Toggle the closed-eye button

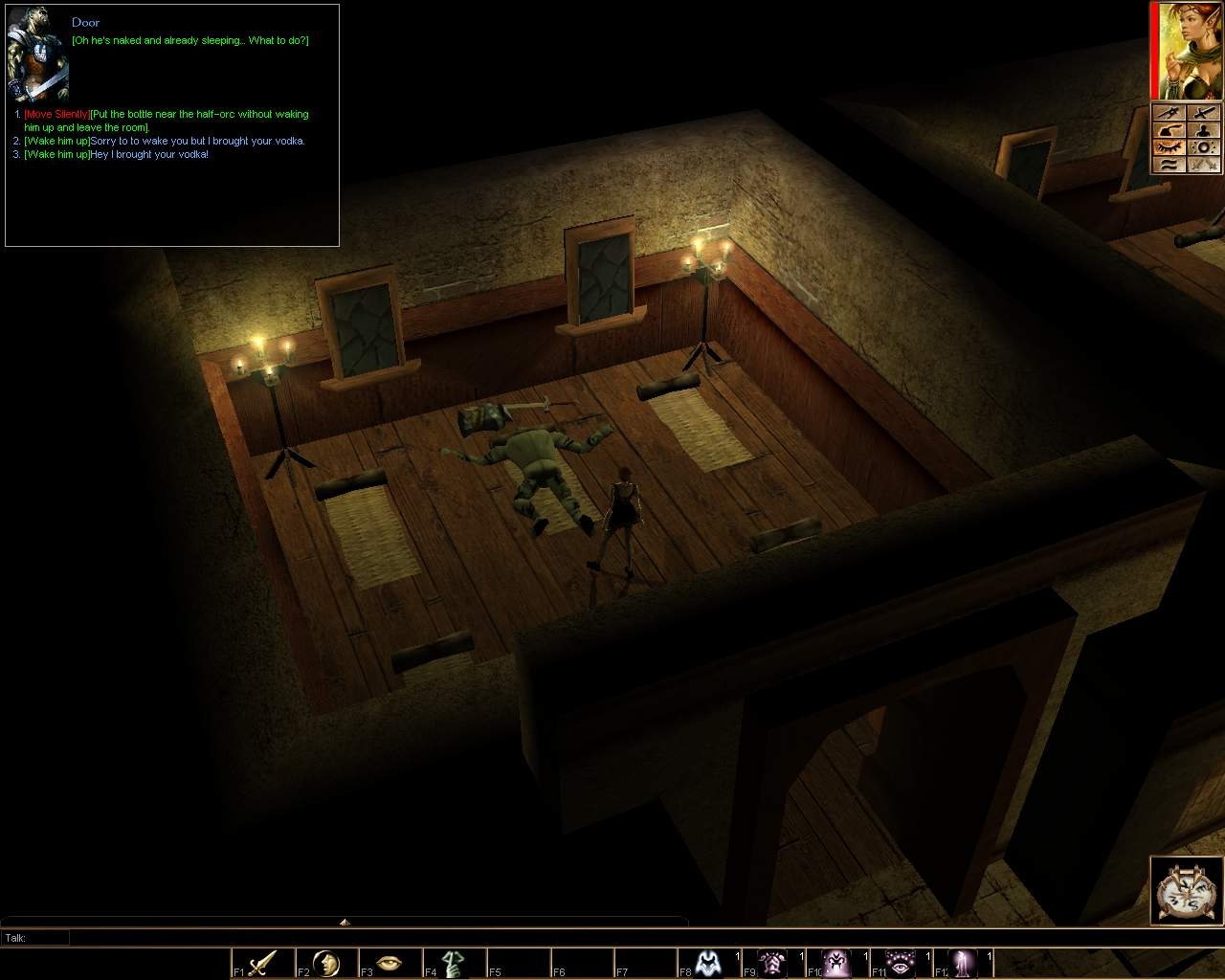(1169, 146)
